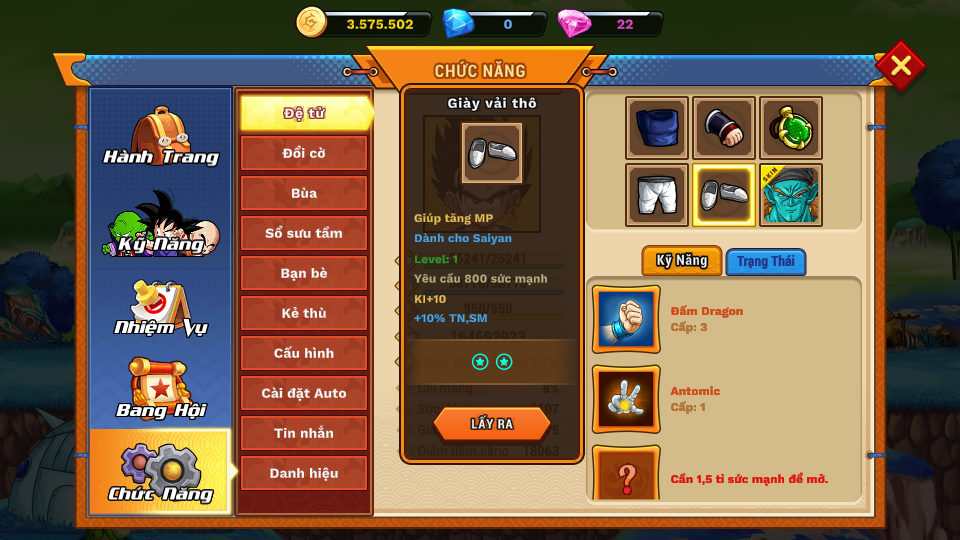Show the Kẻ thù enemies list
The height and width of the screenshot is (540, 960).
[304, 313]
